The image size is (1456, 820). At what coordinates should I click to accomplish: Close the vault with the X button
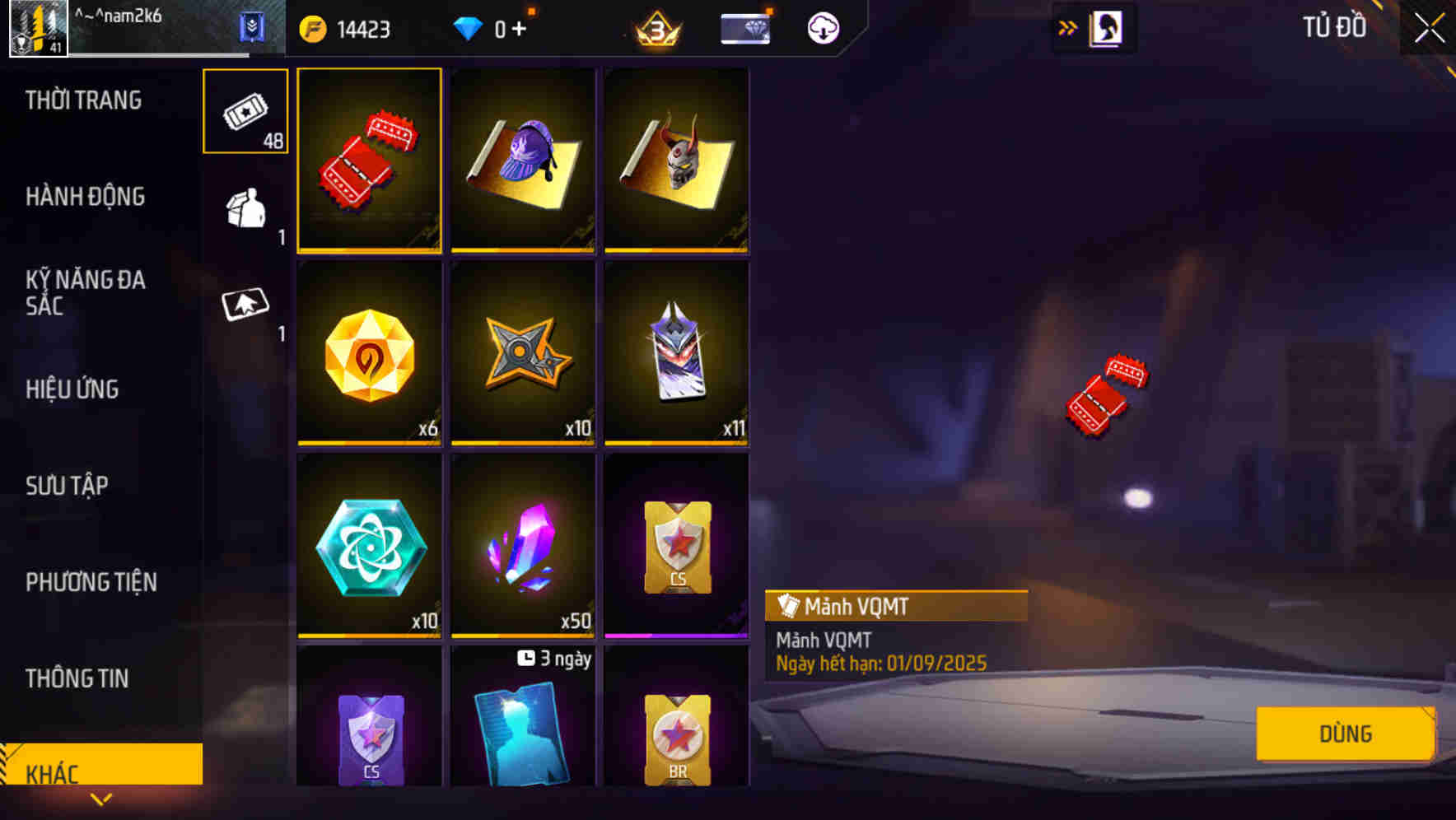[x=1426, y=27]
